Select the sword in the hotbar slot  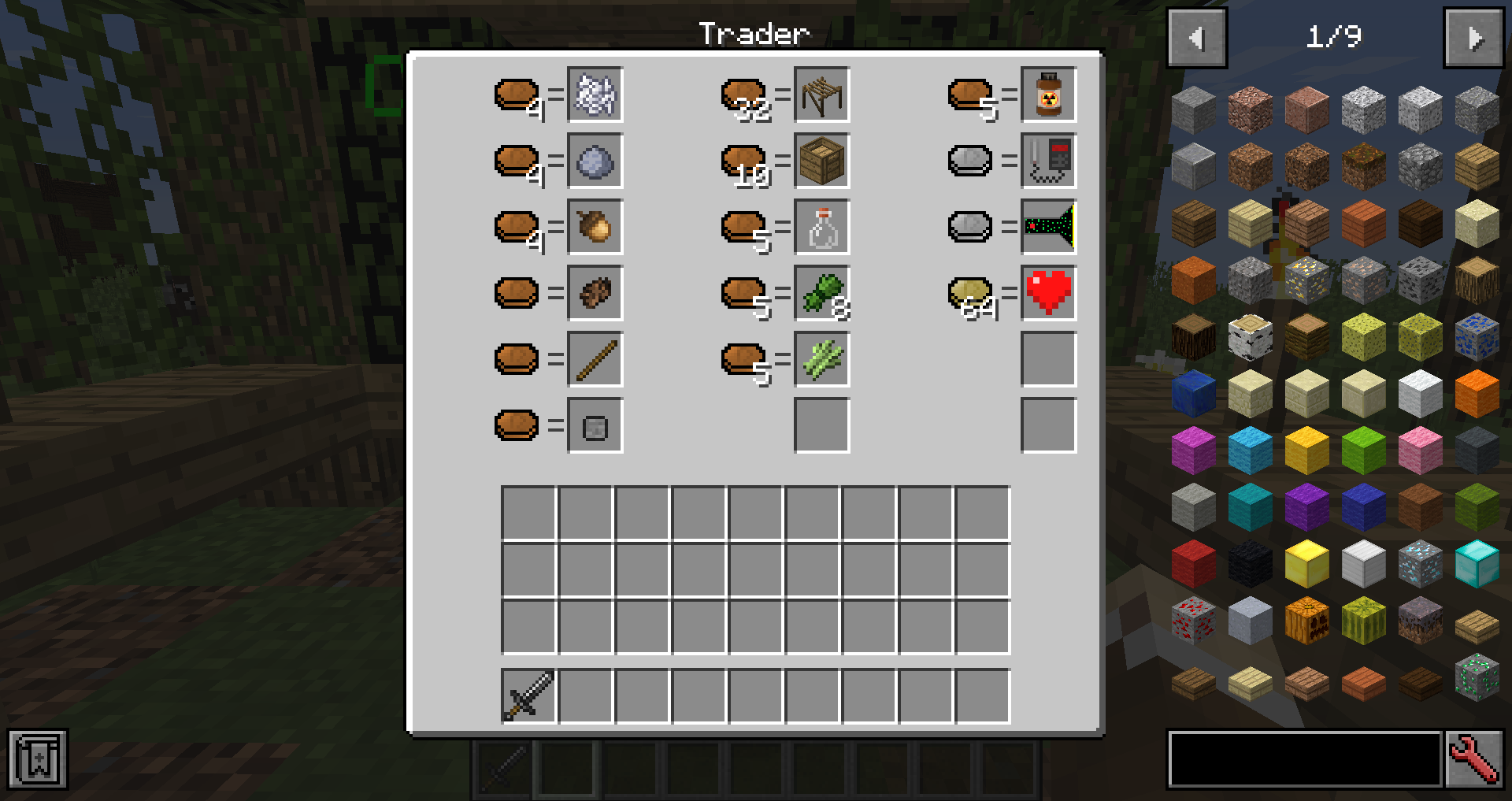pyautogui.click(x=528, y=695)
